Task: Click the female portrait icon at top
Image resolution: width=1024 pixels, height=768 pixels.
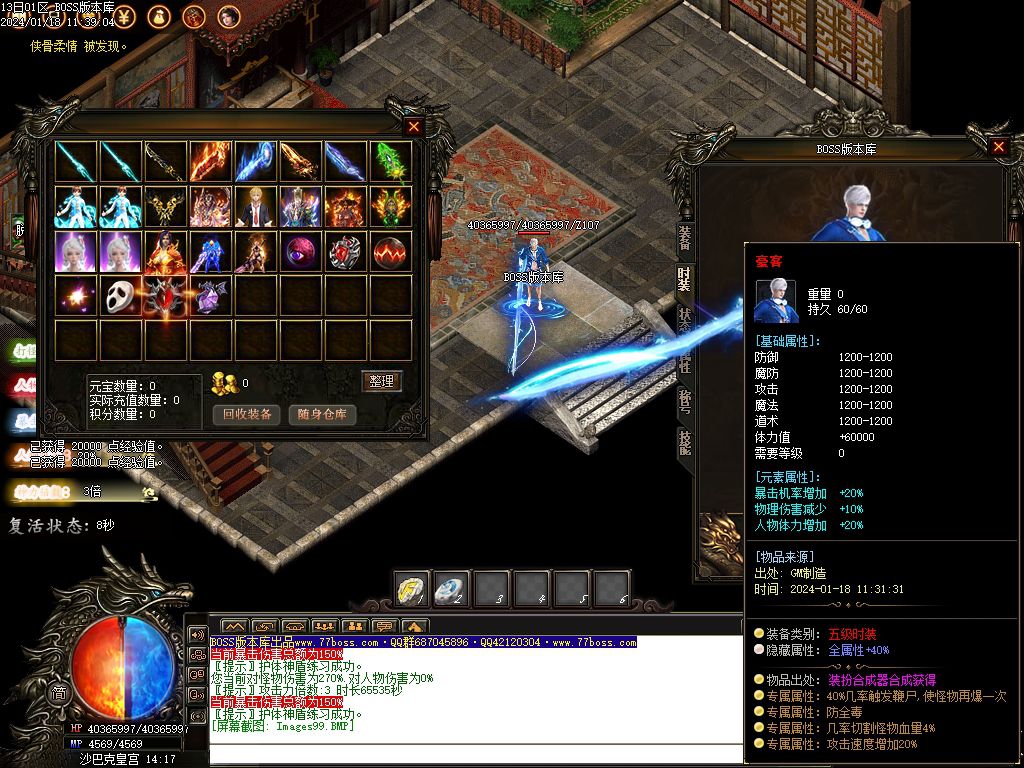Action: click(x=229, y=16)
